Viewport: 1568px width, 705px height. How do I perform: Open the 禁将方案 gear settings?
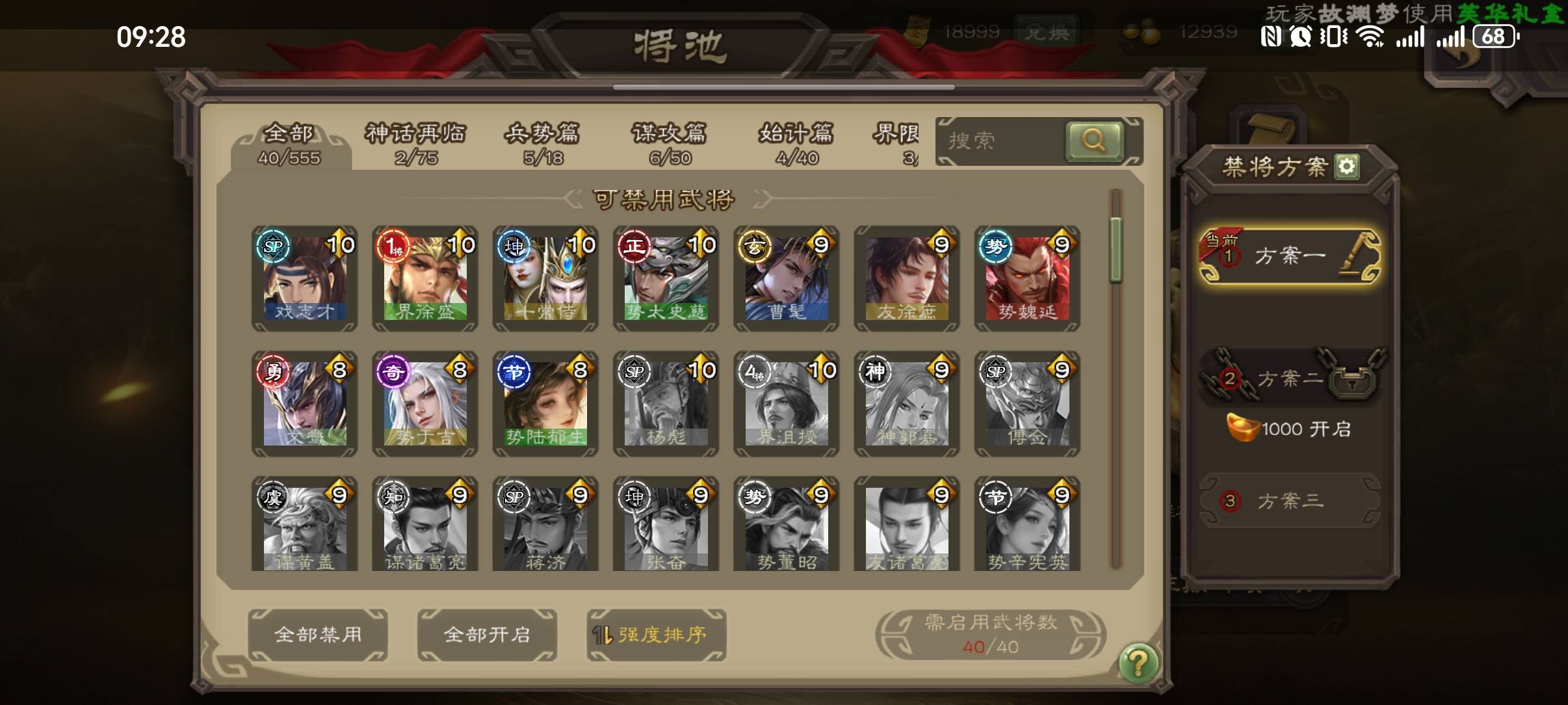[x=1346, y=166]
